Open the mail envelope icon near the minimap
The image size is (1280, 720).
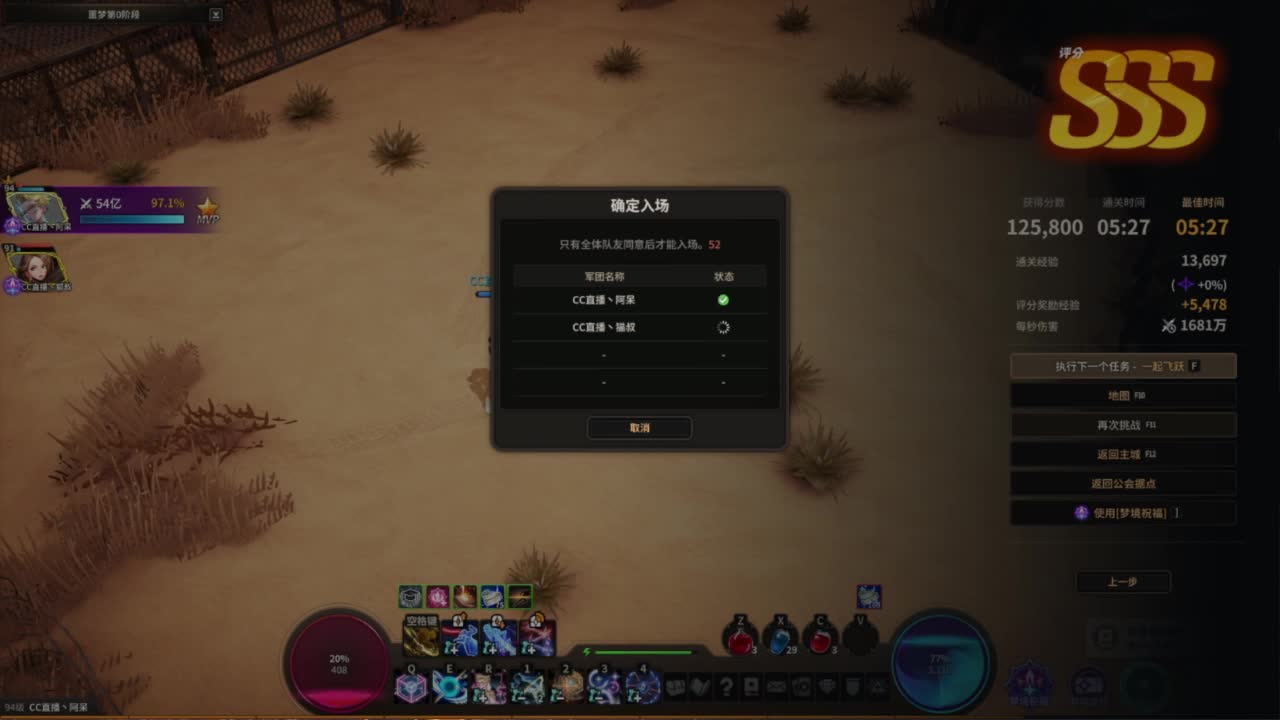coord(776,687)
